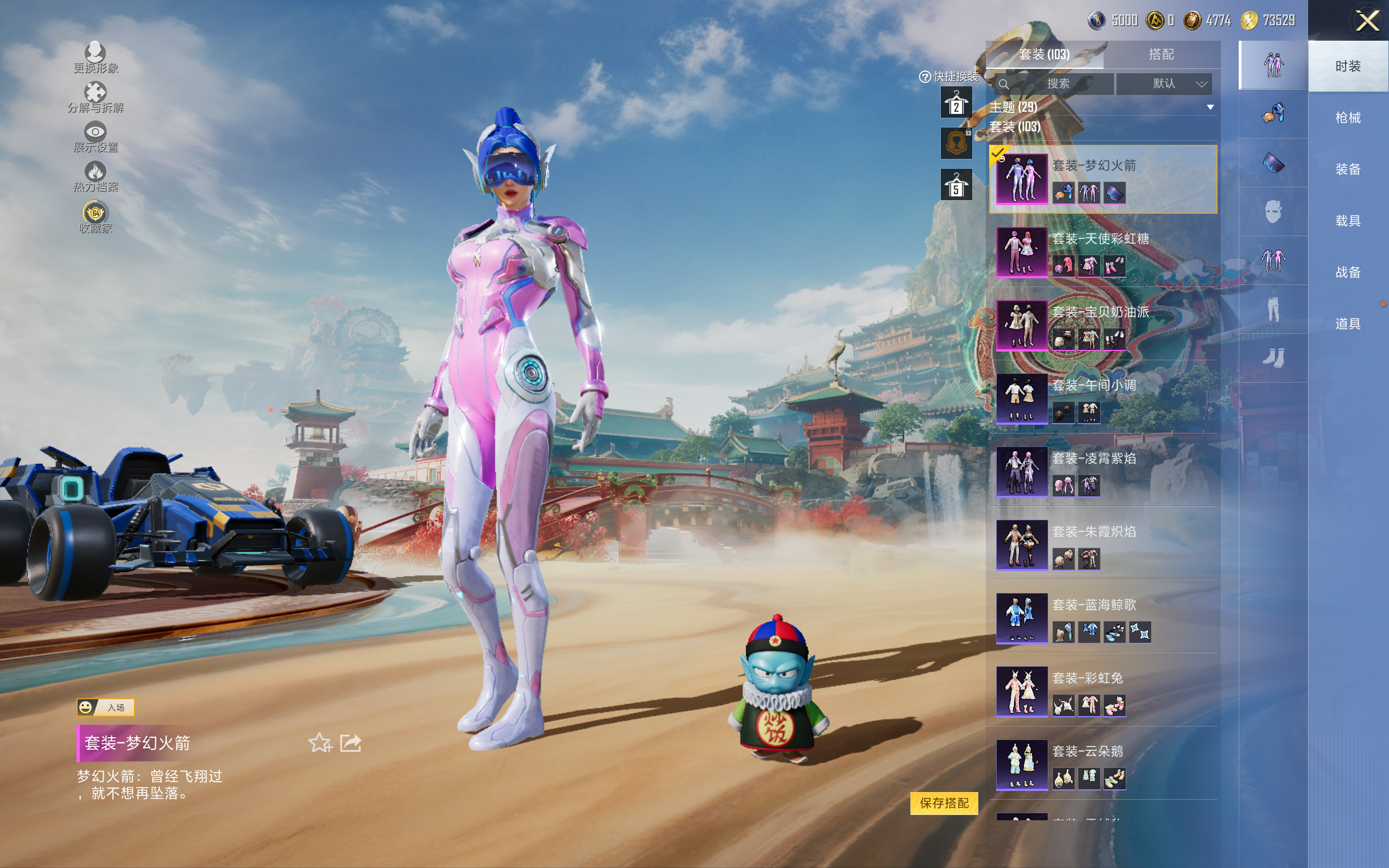Open 分解与拆解 dismantle menu
The width and height of the screenshot is (1389, 868).
click(95, 98)
